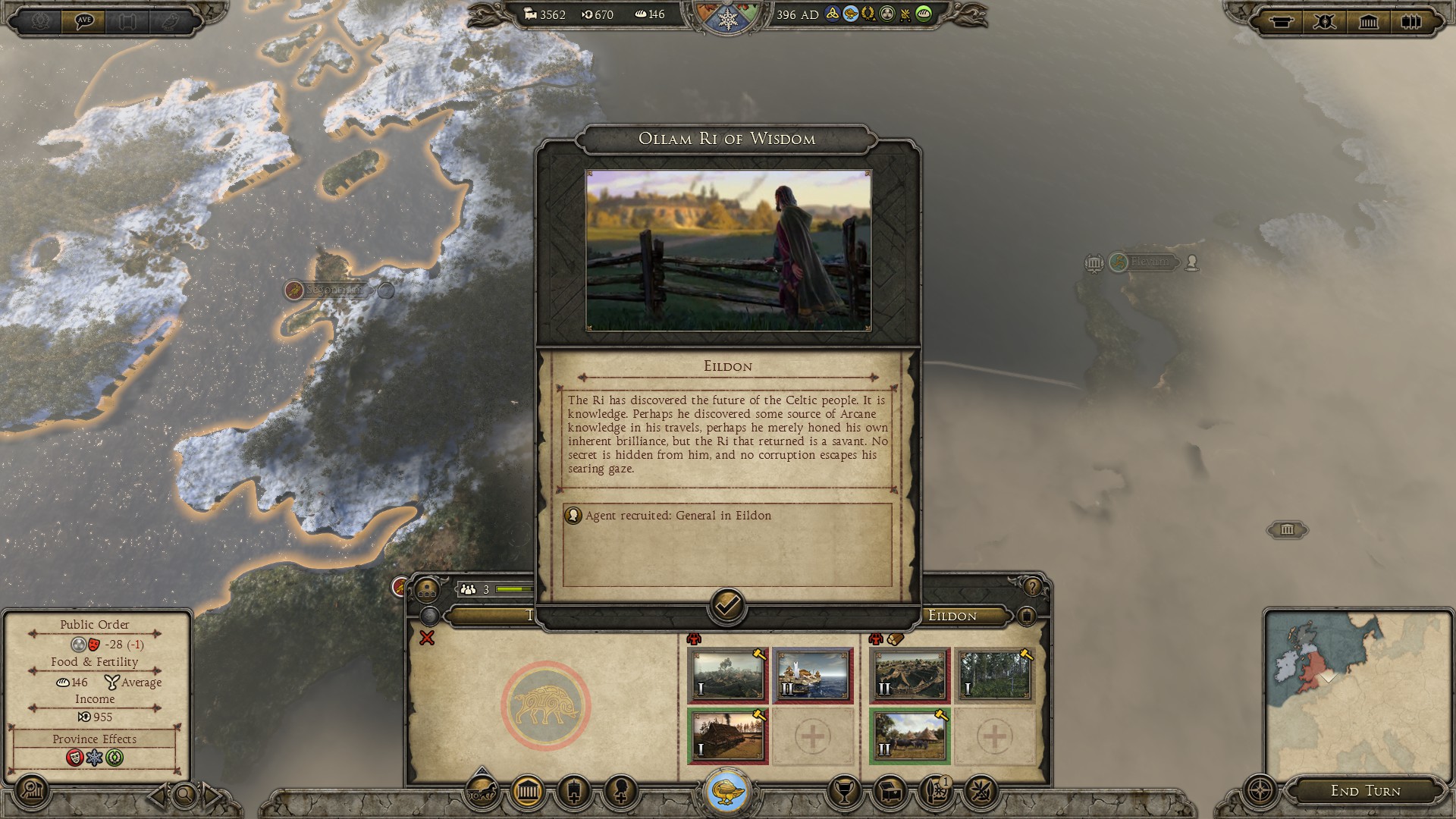Confirm the Ollam Ri of Wisdom event

726,606
